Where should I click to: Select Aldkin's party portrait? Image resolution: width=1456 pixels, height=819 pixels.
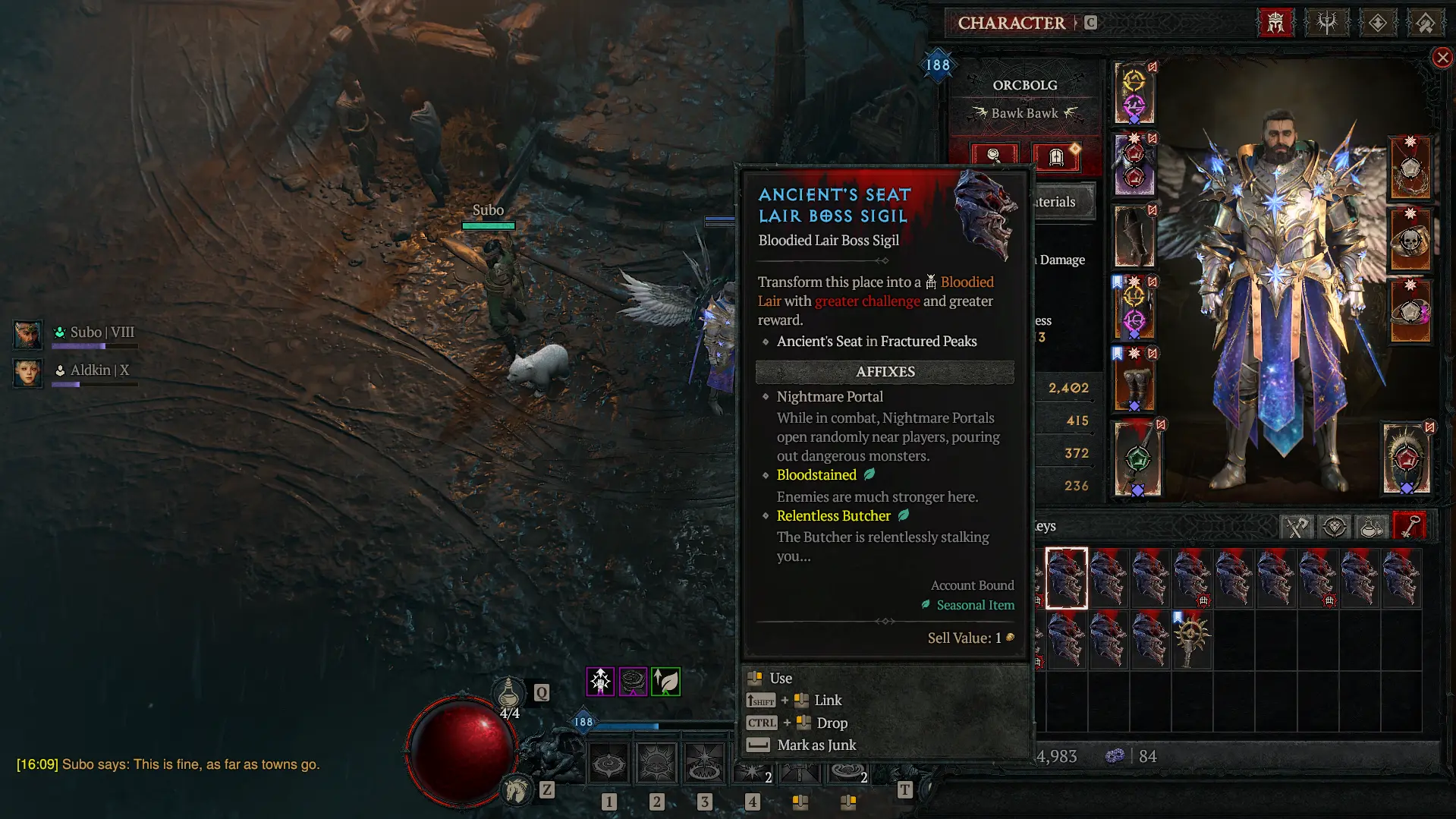(x=28, y=372)
